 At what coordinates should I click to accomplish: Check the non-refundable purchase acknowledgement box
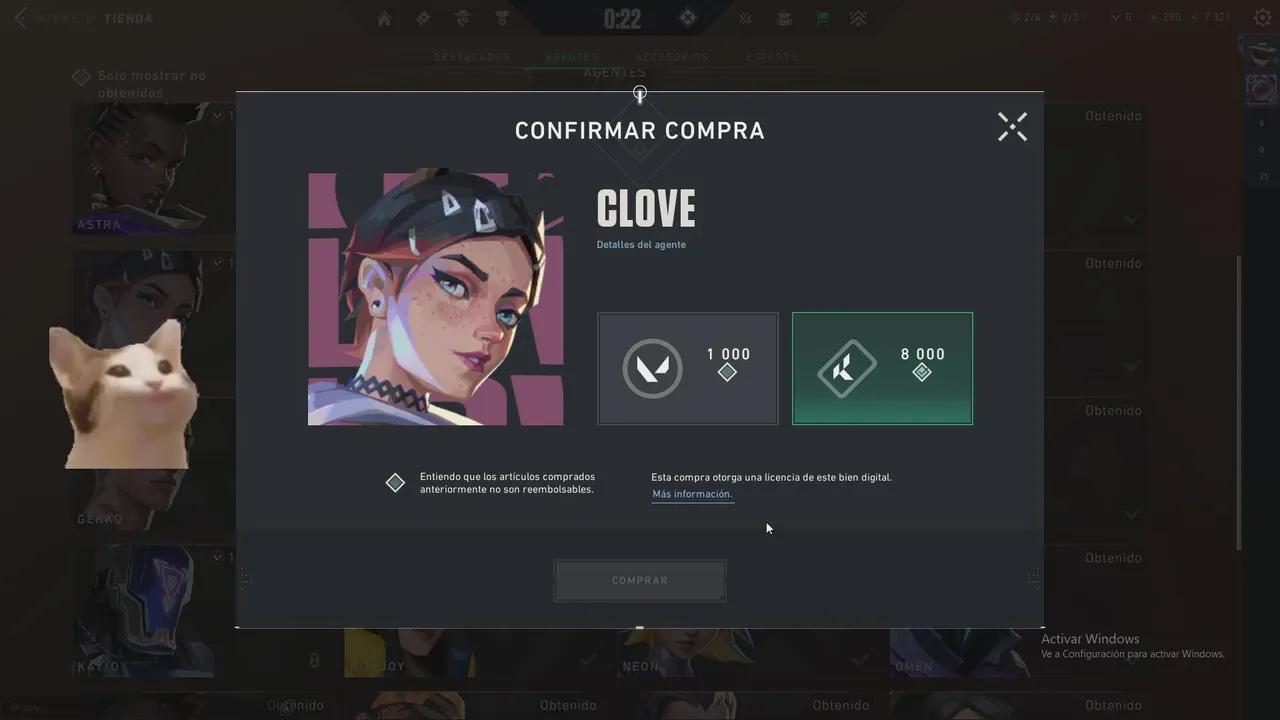point(395,482)
